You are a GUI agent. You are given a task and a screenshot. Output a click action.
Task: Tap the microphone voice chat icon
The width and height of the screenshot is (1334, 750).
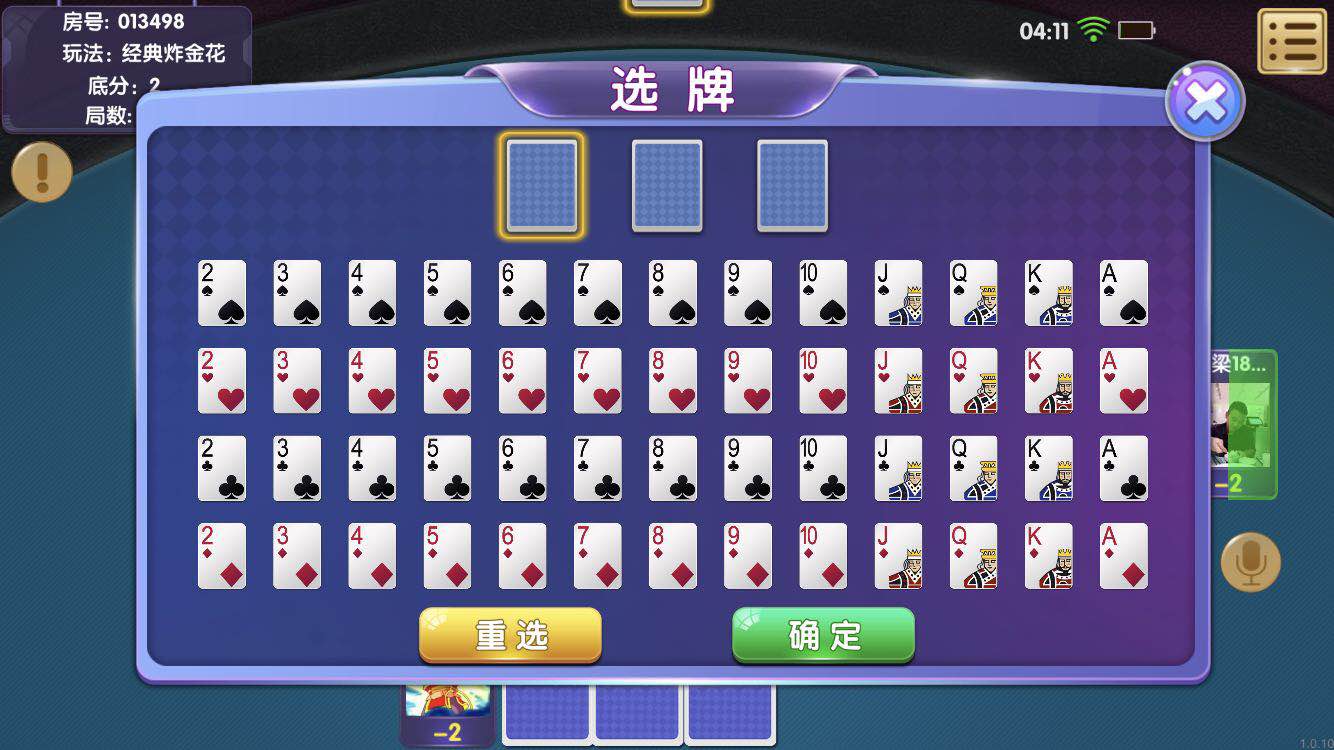1249,562
